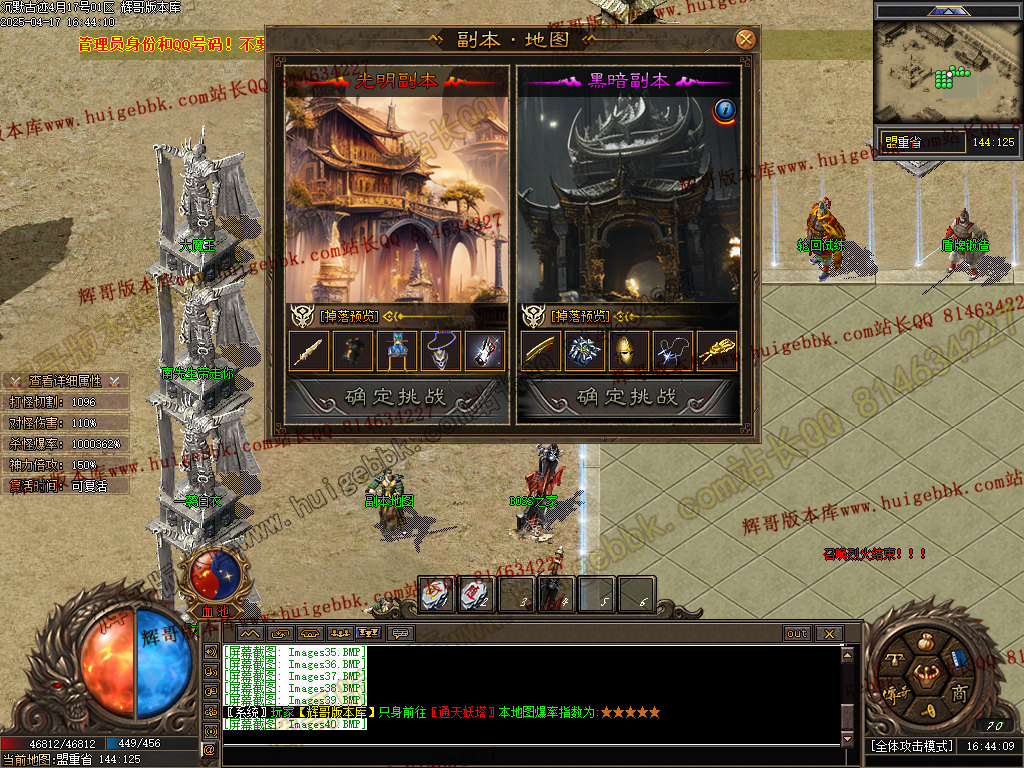Confirm challenge for the 黑暗副本 dungeon
The width and height of the screenshot is (1024, 768).
(628, 397)
